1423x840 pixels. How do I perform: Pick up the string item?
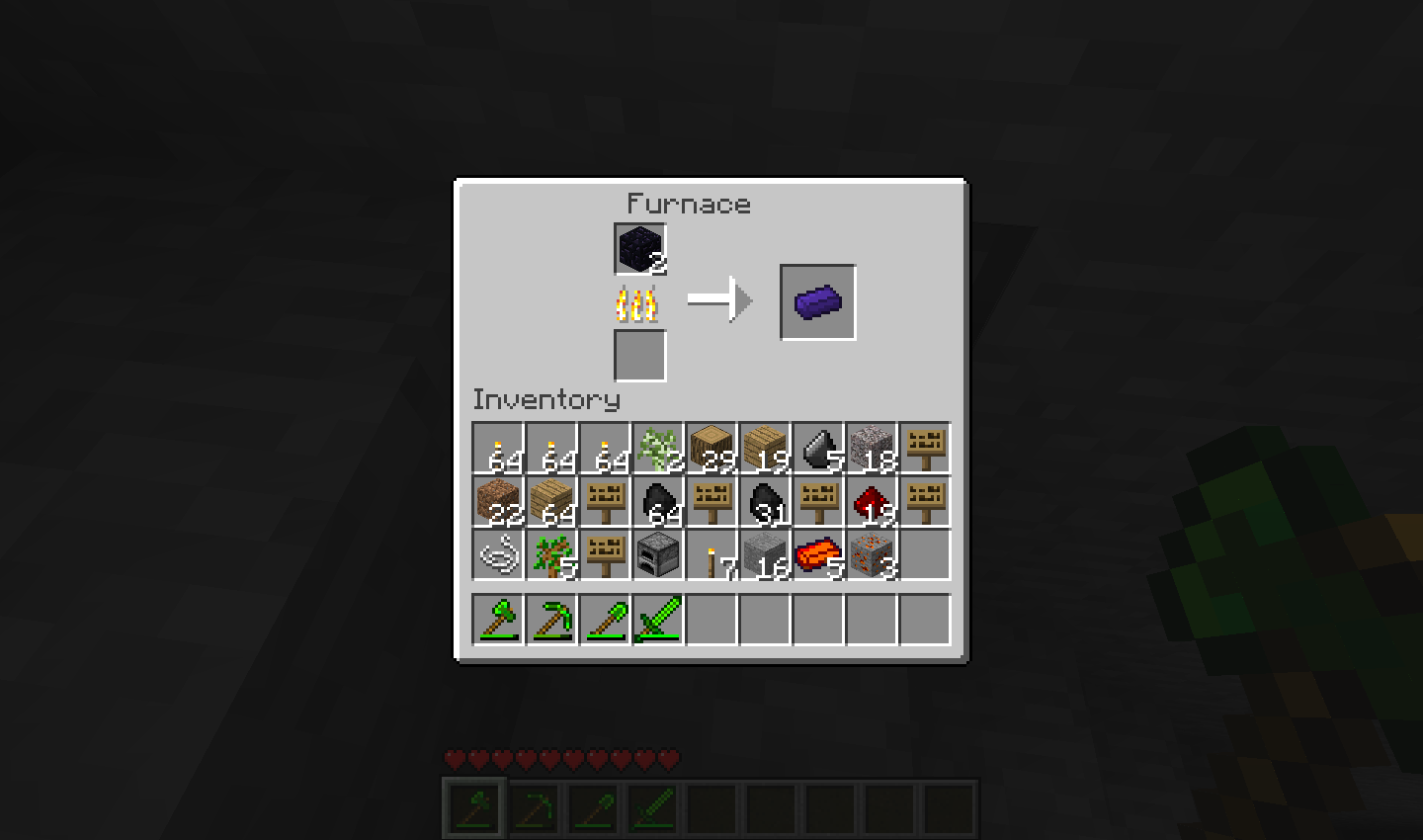coord(497,555)
